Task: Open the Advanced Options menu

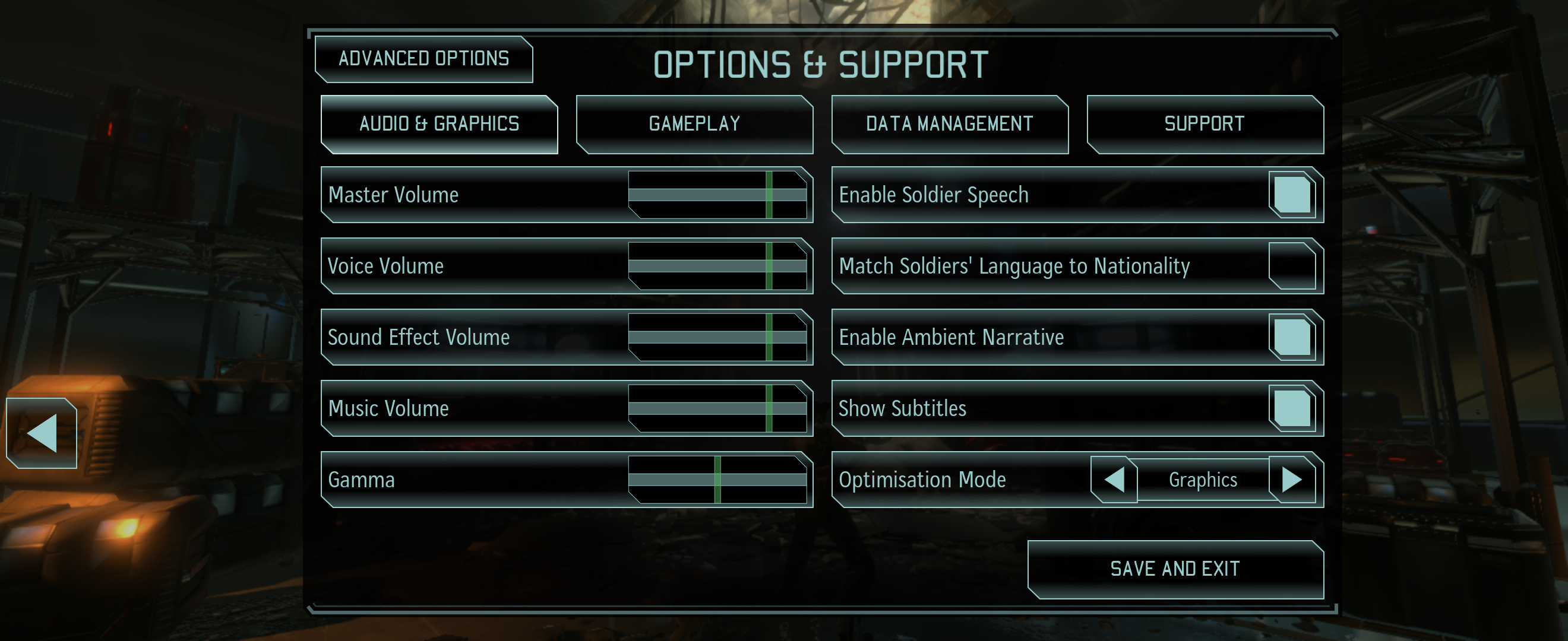Action: pyautogui.click(x=423, y=59)
